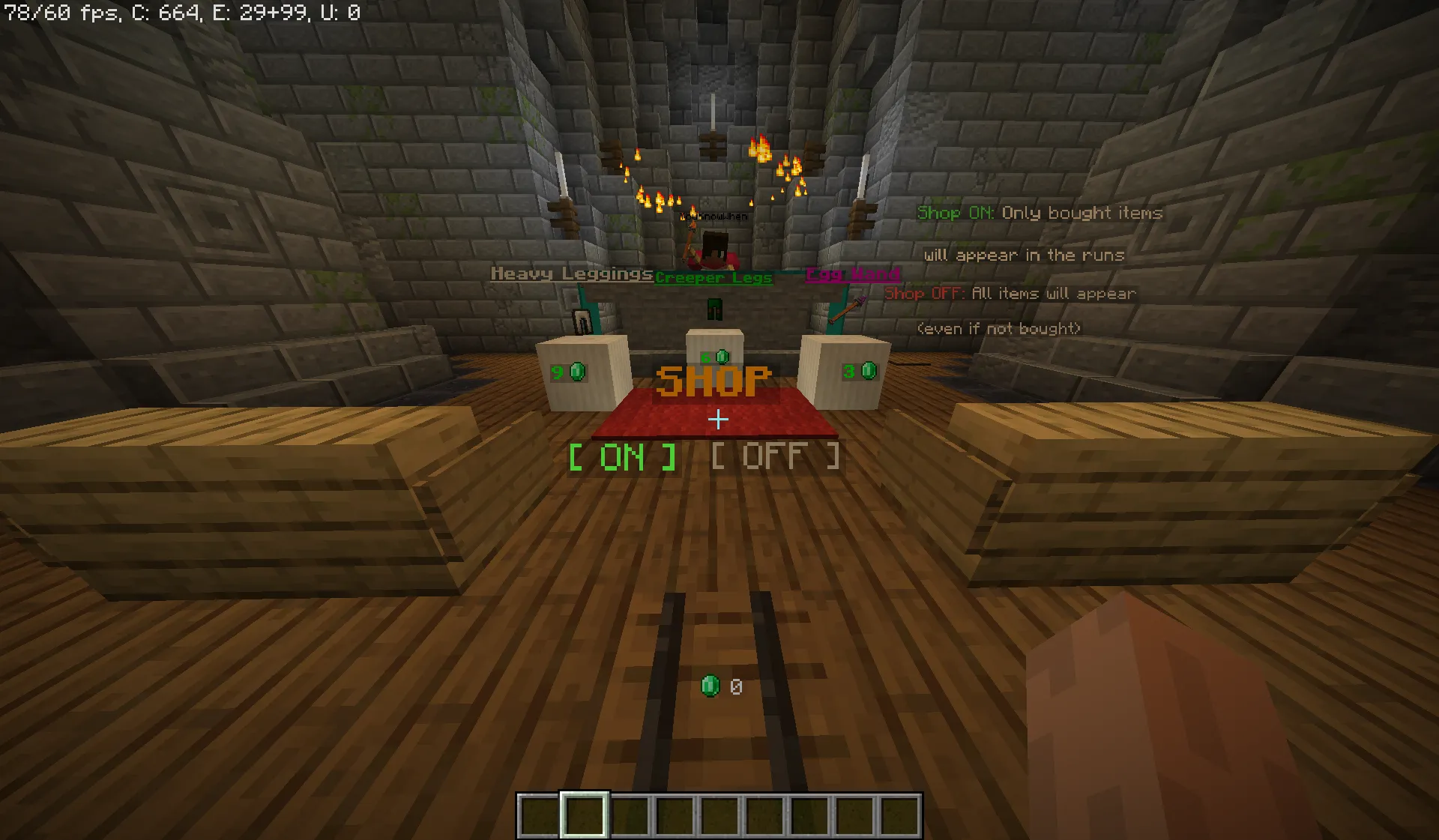1439x840 pixels.
Task: Click the Heavy Leggings label
Action: tap(571, 274)
